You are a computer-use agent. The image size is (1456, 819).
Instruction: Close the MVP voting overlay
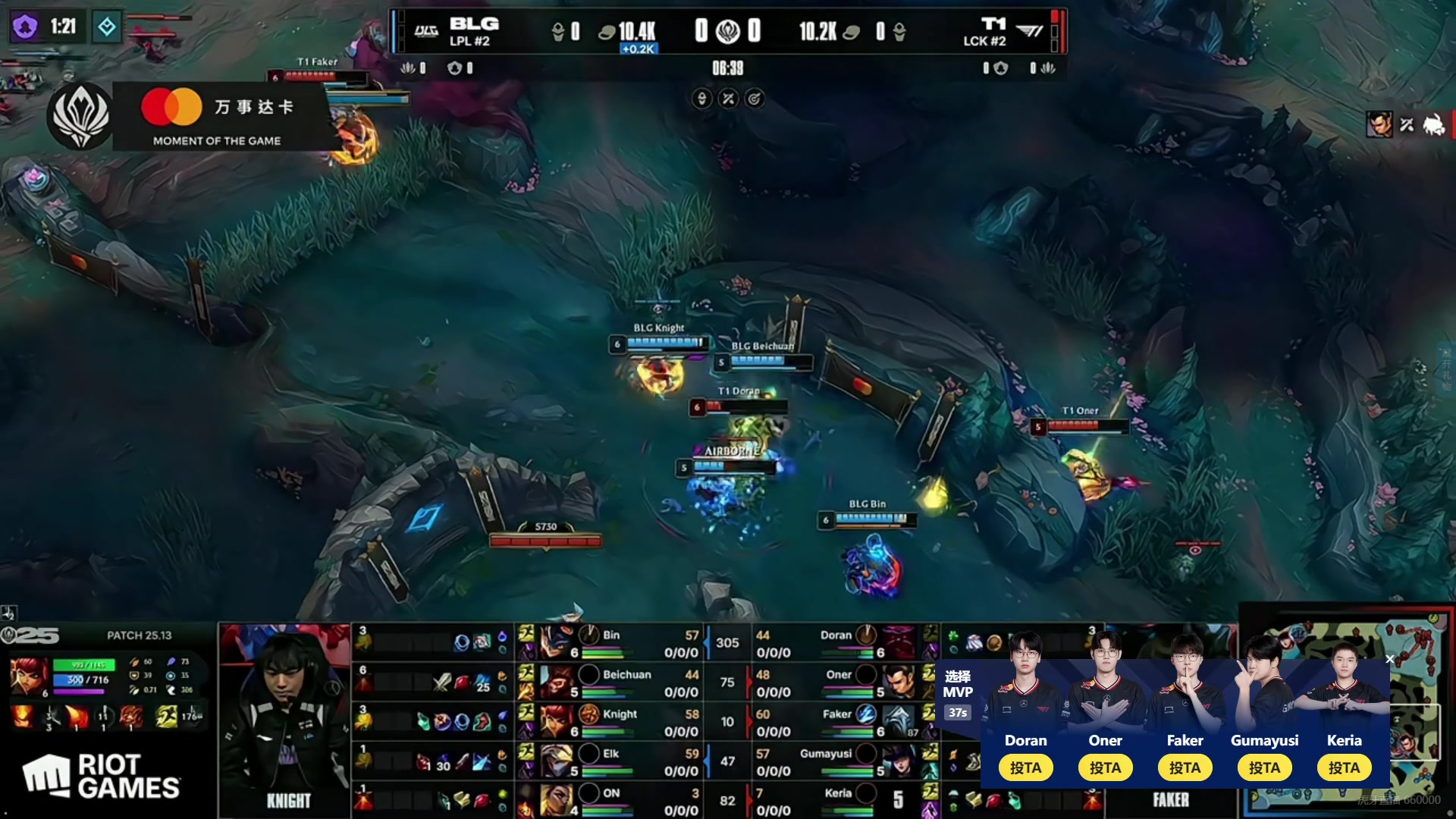(x=1389, y=659)
